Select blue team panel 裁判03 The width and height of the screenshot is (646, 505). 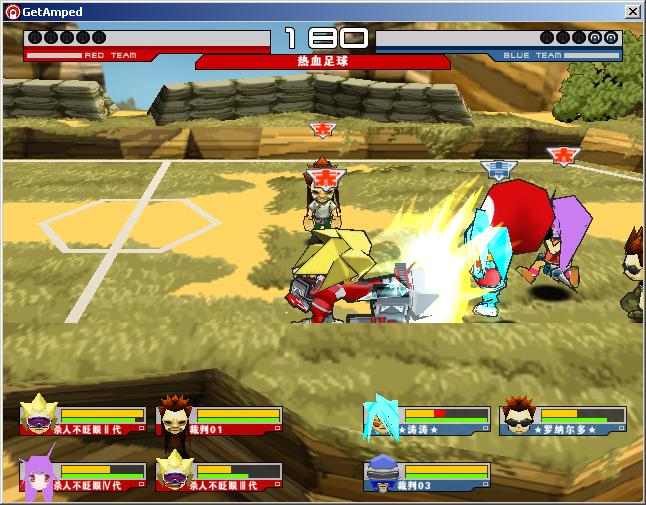(428, 476)
